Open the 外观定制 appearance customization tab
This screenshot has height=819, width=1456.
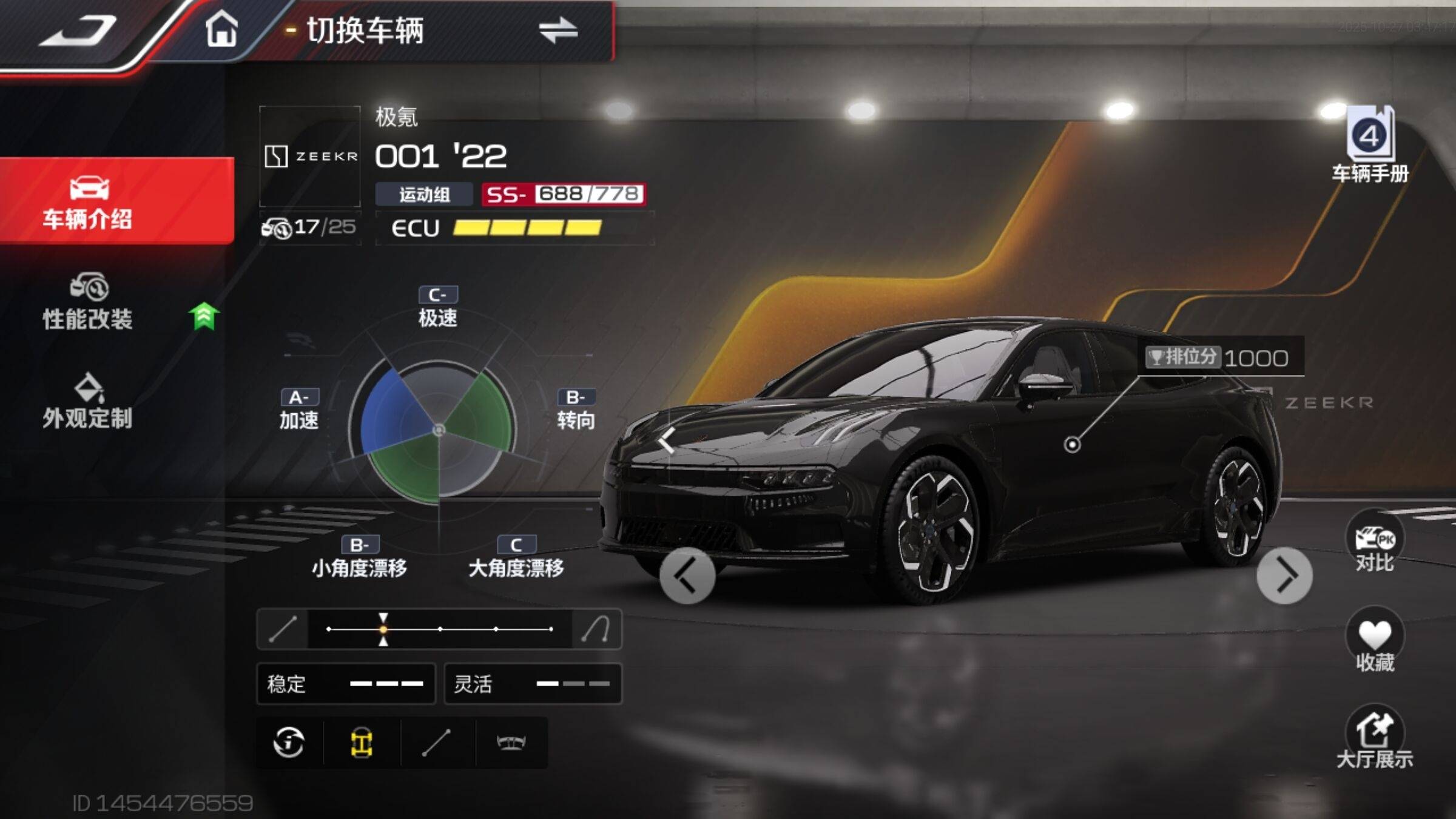click(88, 402)
